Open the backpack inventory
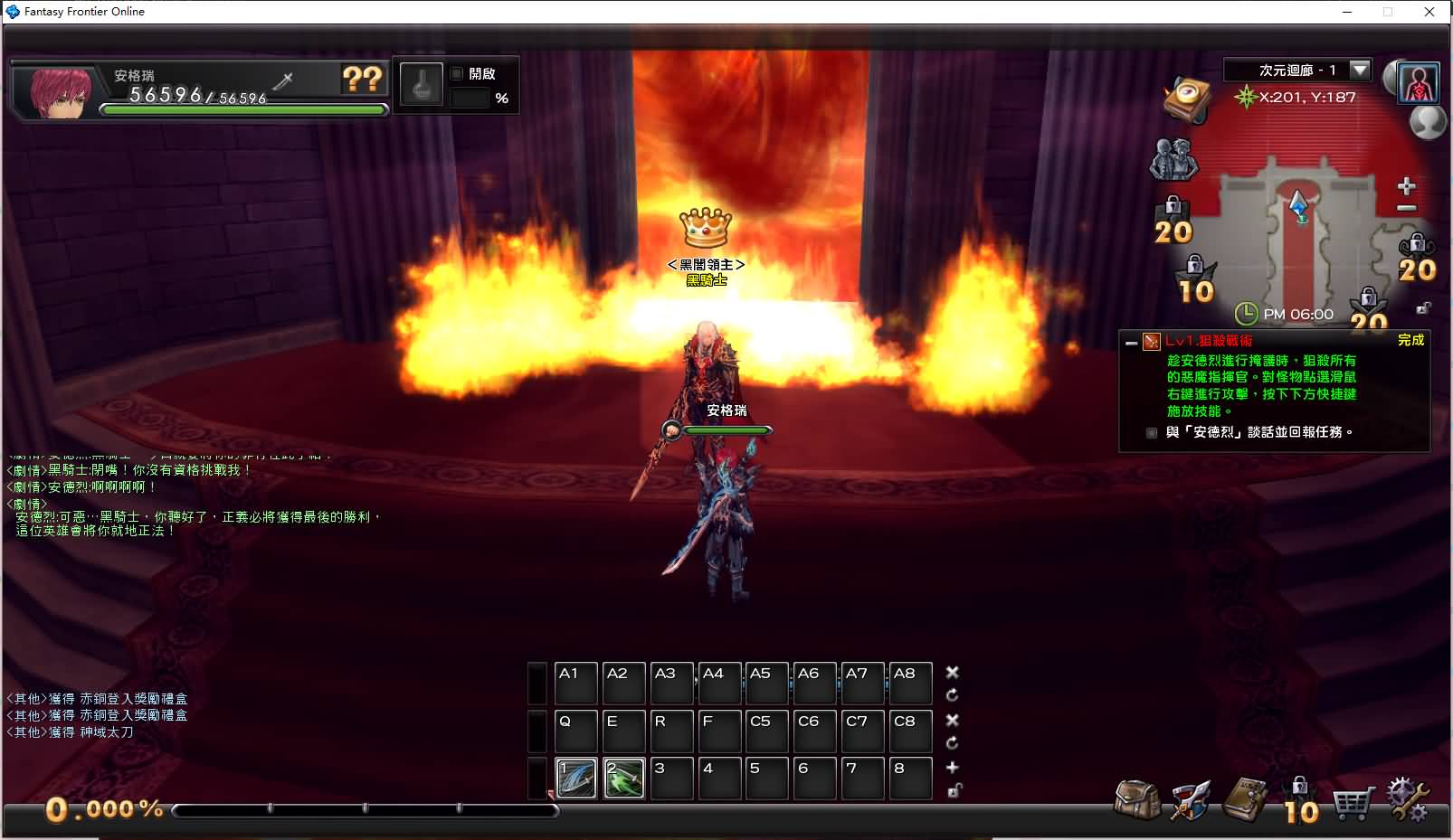1453x840 pixels. (1136, 799)
